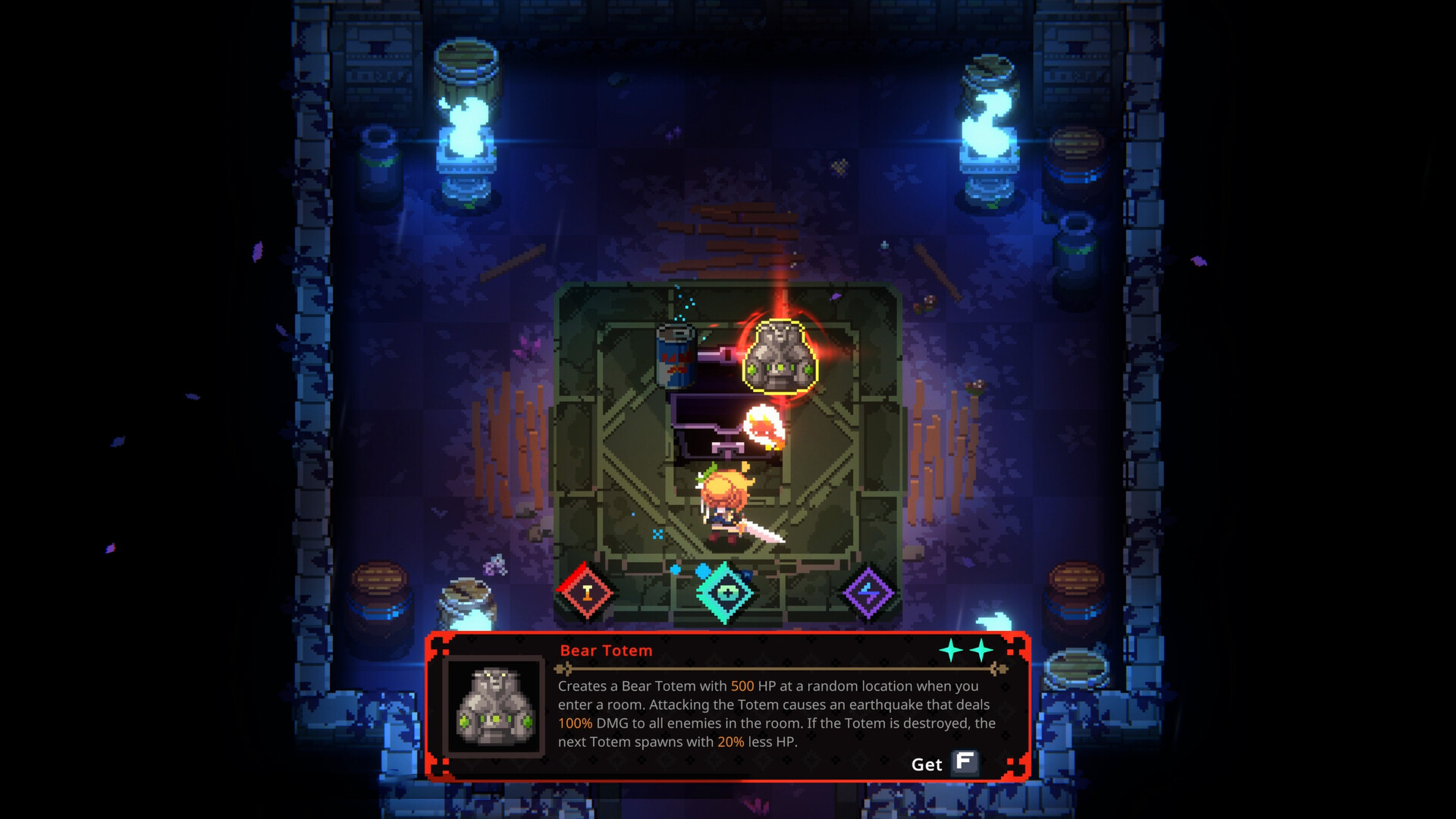Click the two-star rarity icons
This screenshot has width=1456, height=819.
pos(963,651)
